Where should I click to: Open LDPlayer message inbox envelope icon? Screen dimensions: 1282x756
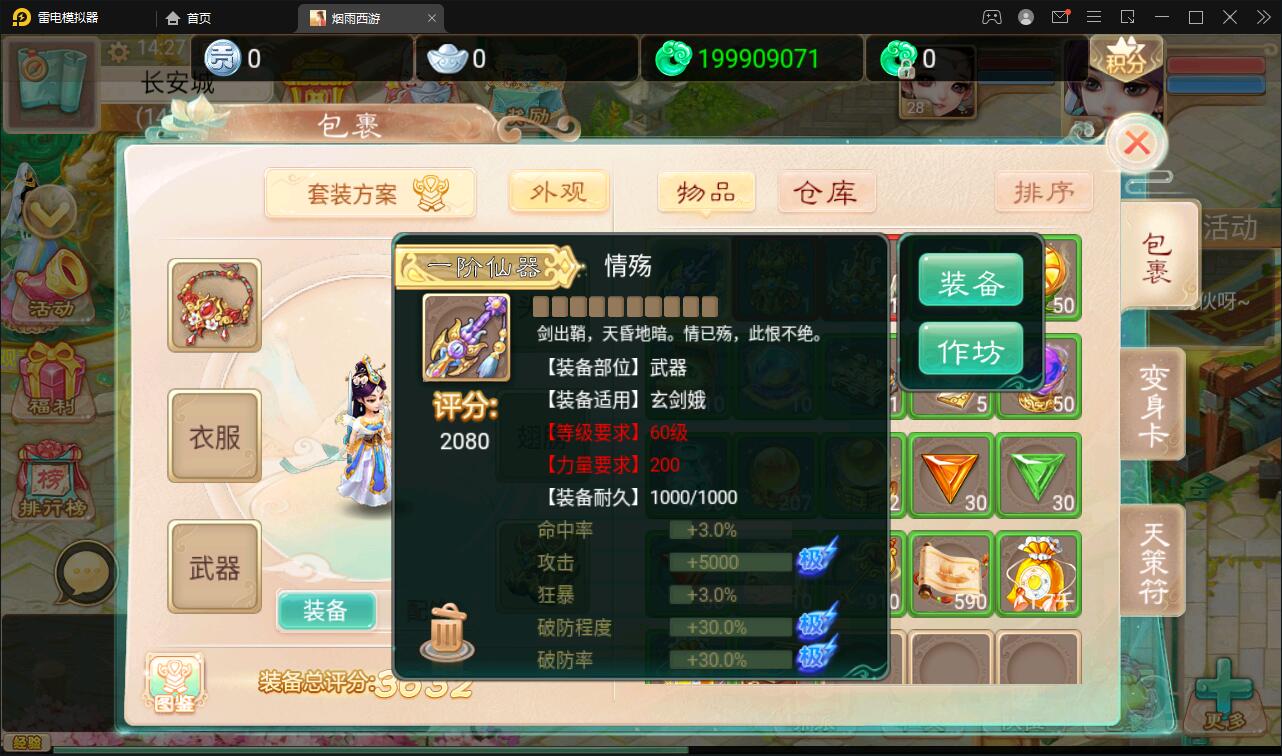pyautogui.click(x=1060, y=17)
